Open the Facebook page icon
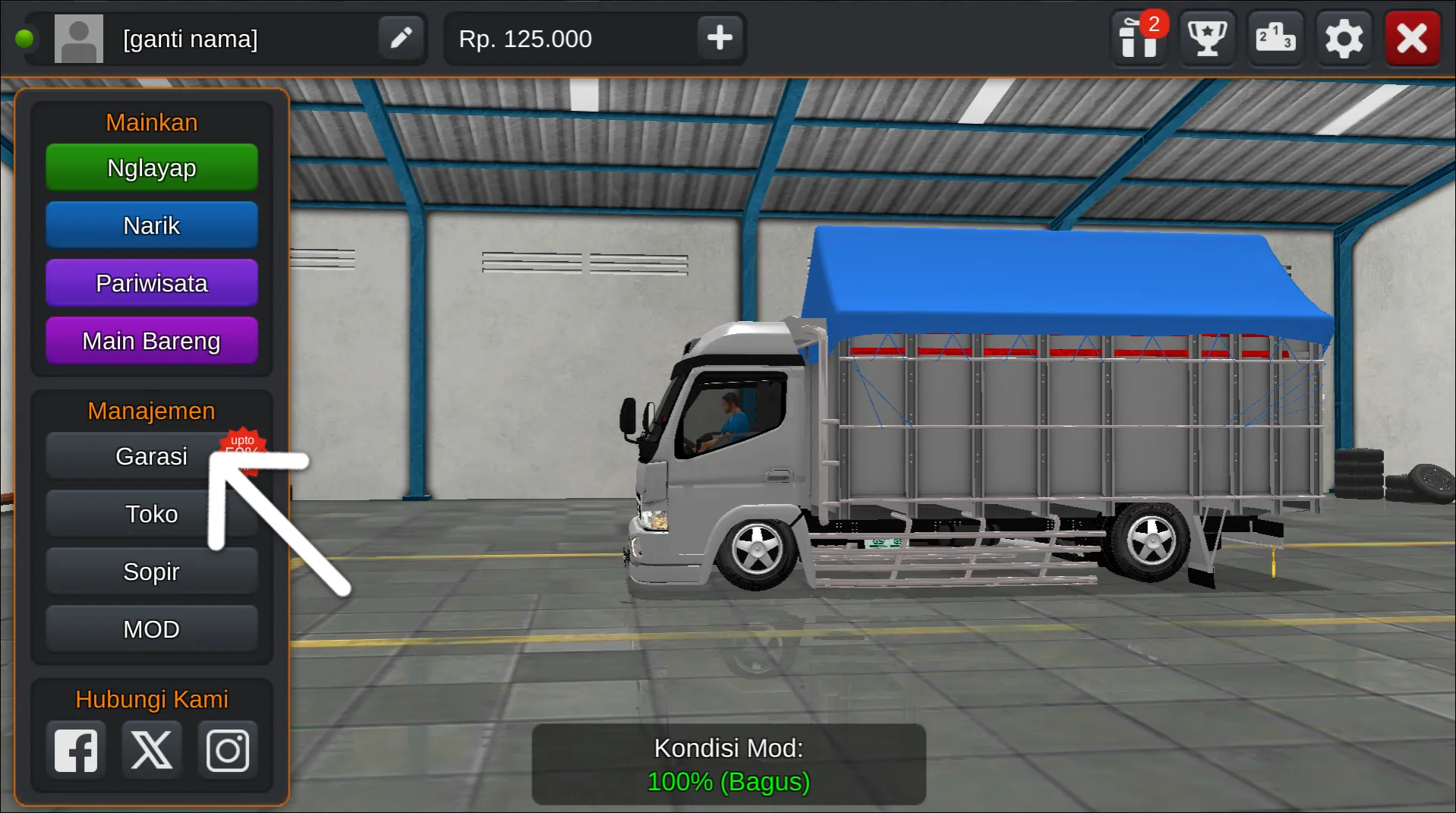The width and height of the screenshot is (1456, 813). (x=75, y=749)
